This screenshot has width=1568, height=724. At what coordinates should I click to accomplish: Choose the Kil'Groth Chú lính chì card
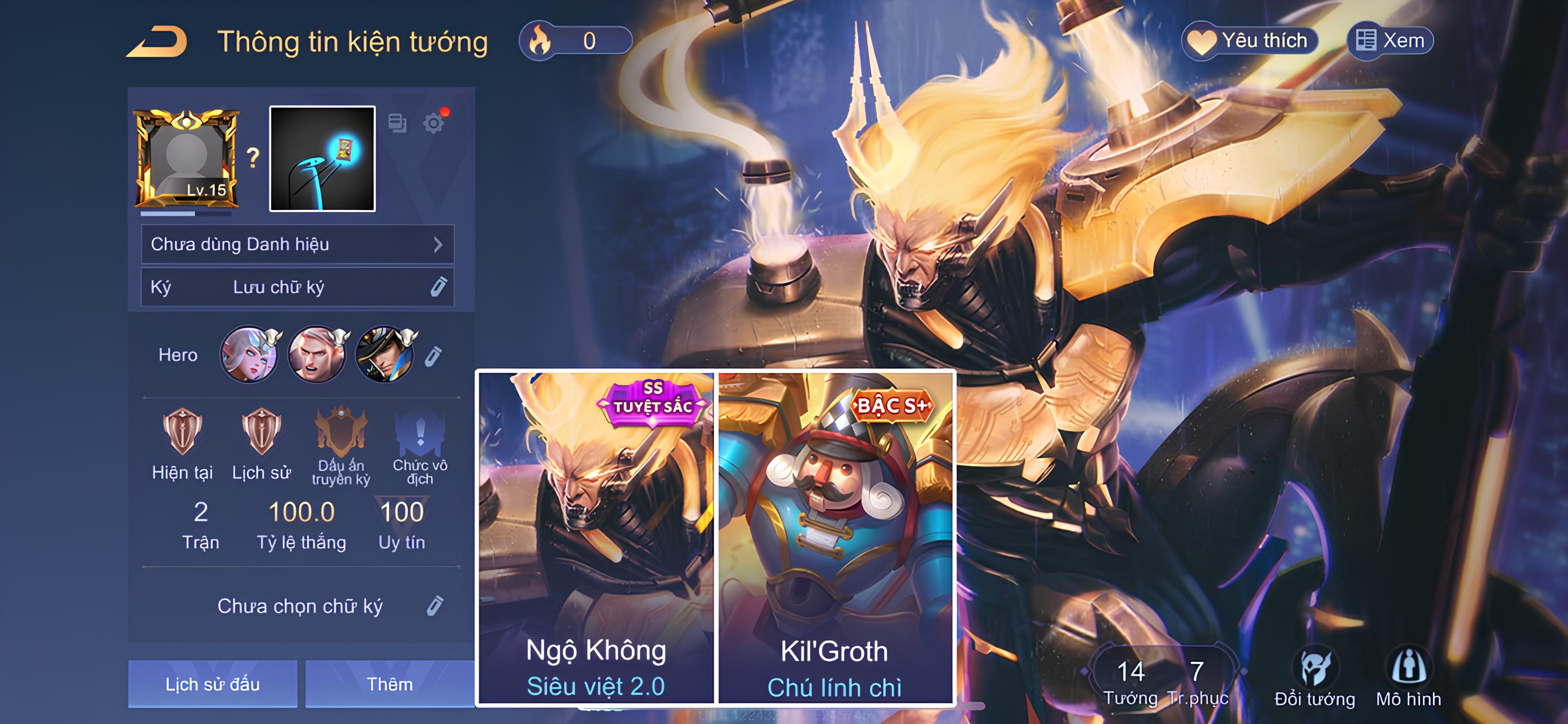835,539
